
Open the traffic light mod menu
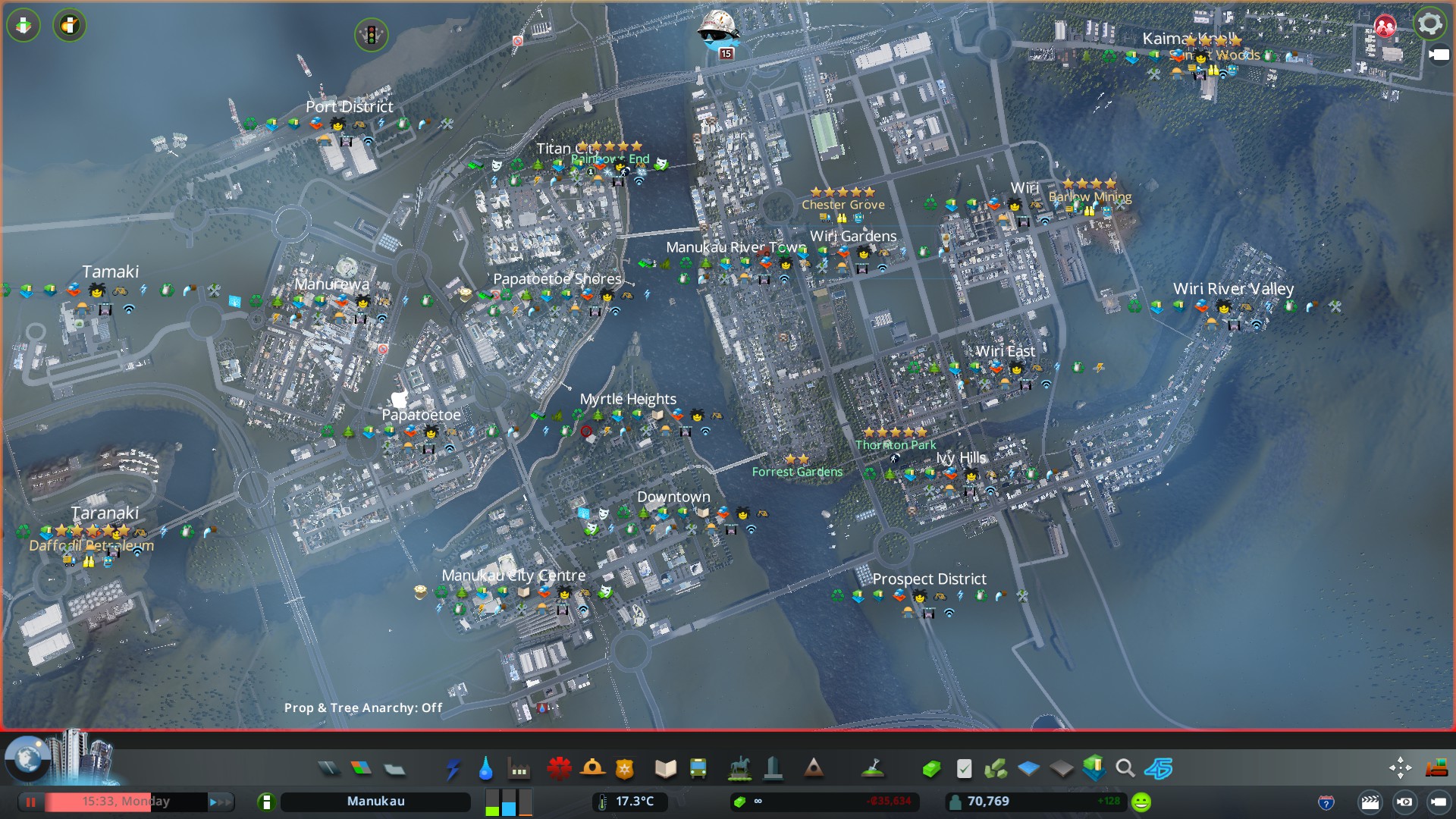pos(372,34)
